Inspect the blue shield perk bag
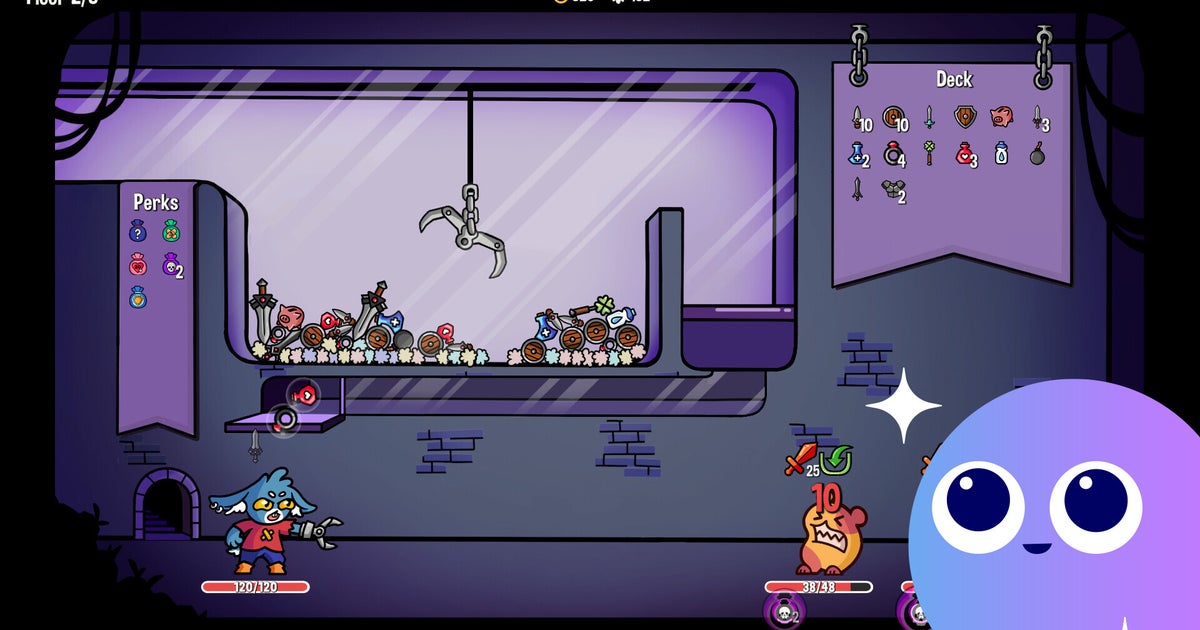This screenshot has width=1200, height=630. click(139, 298)
